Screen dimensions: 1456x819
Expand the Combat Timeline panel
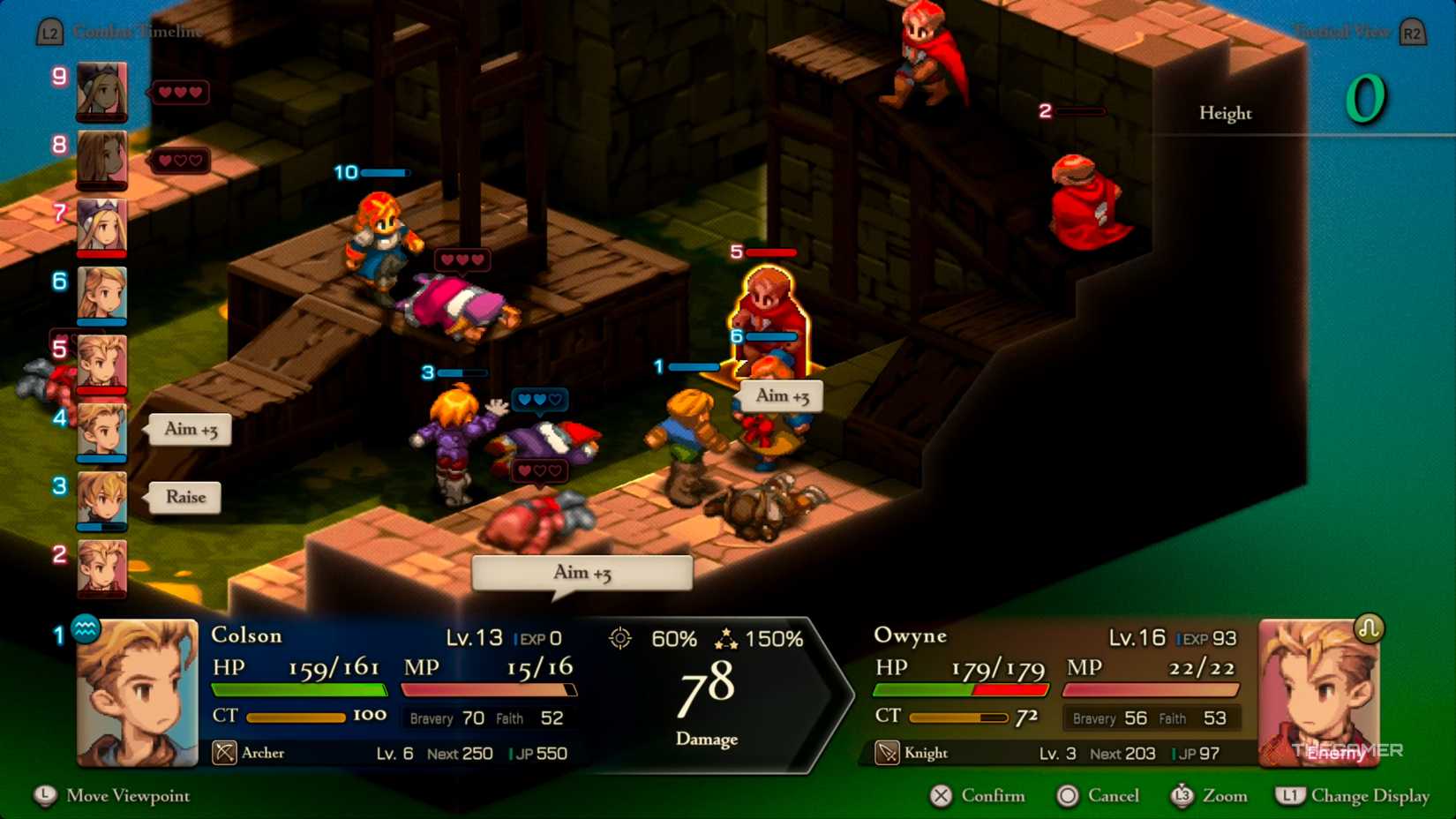pos(137,31)
